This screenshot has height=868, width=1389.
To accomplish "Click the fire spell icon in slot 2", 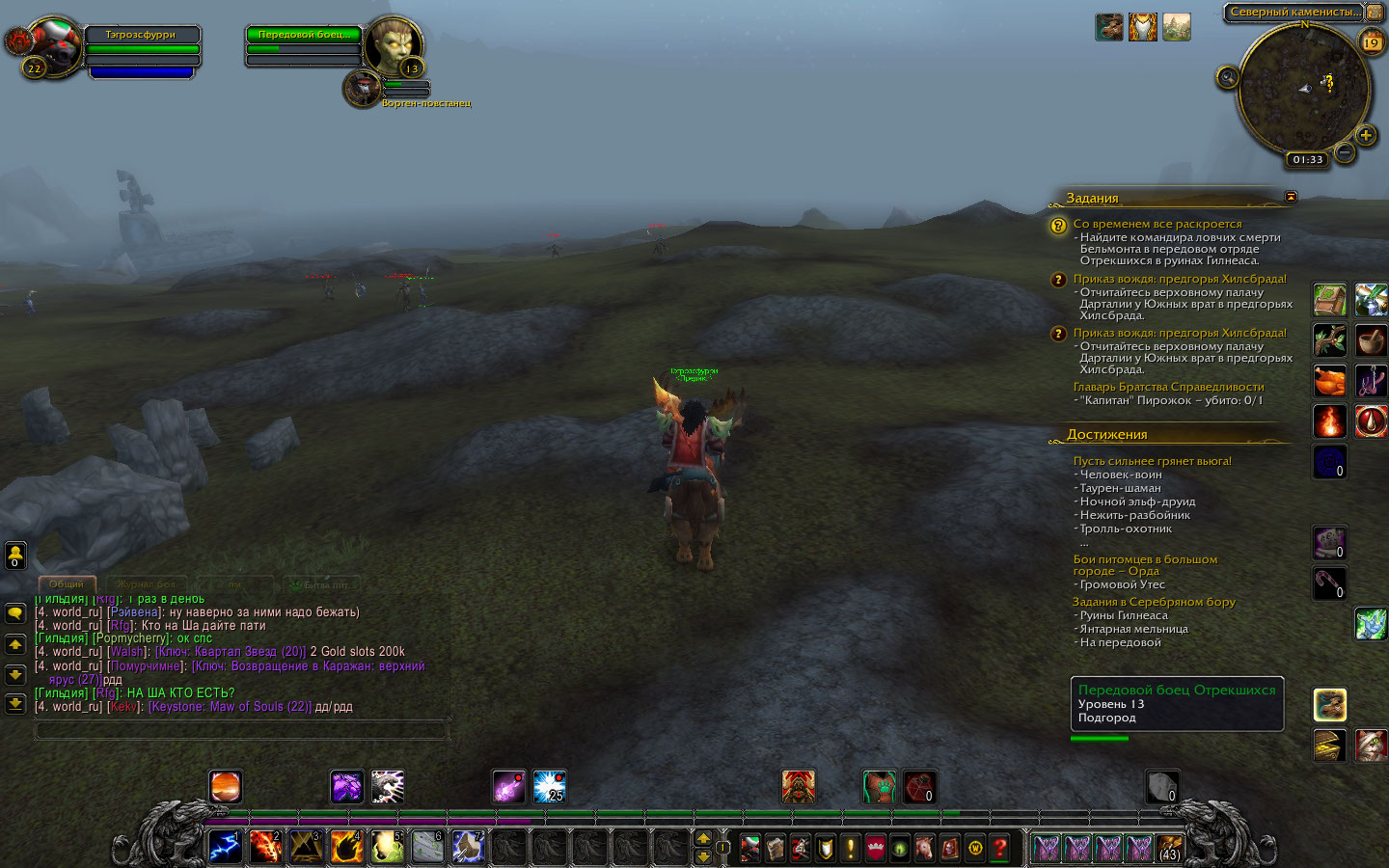I will (x=265, y=847).
